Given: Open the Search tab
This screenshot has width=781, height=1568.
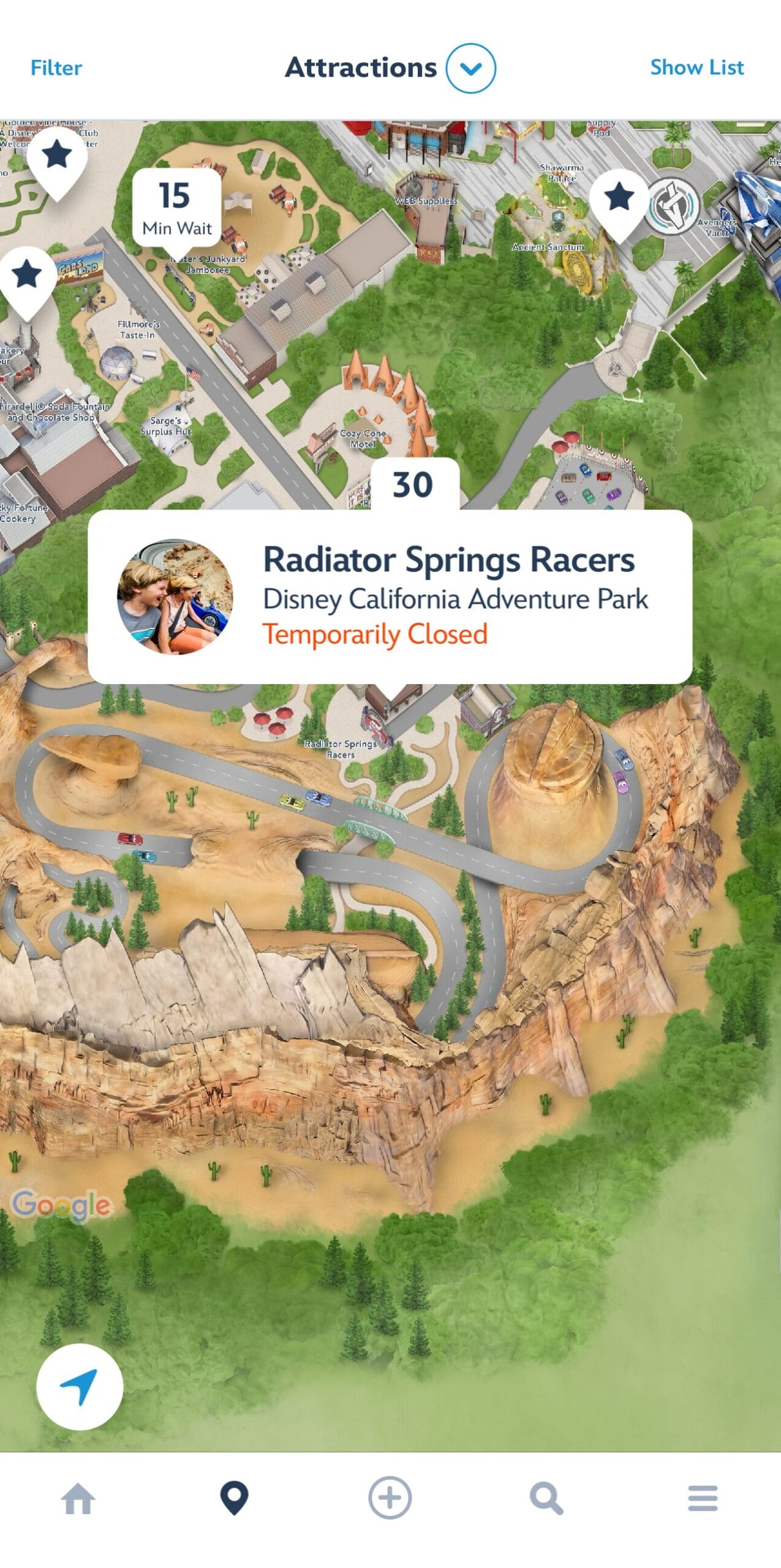Looking at the screenshot, I should (546, 1499).
